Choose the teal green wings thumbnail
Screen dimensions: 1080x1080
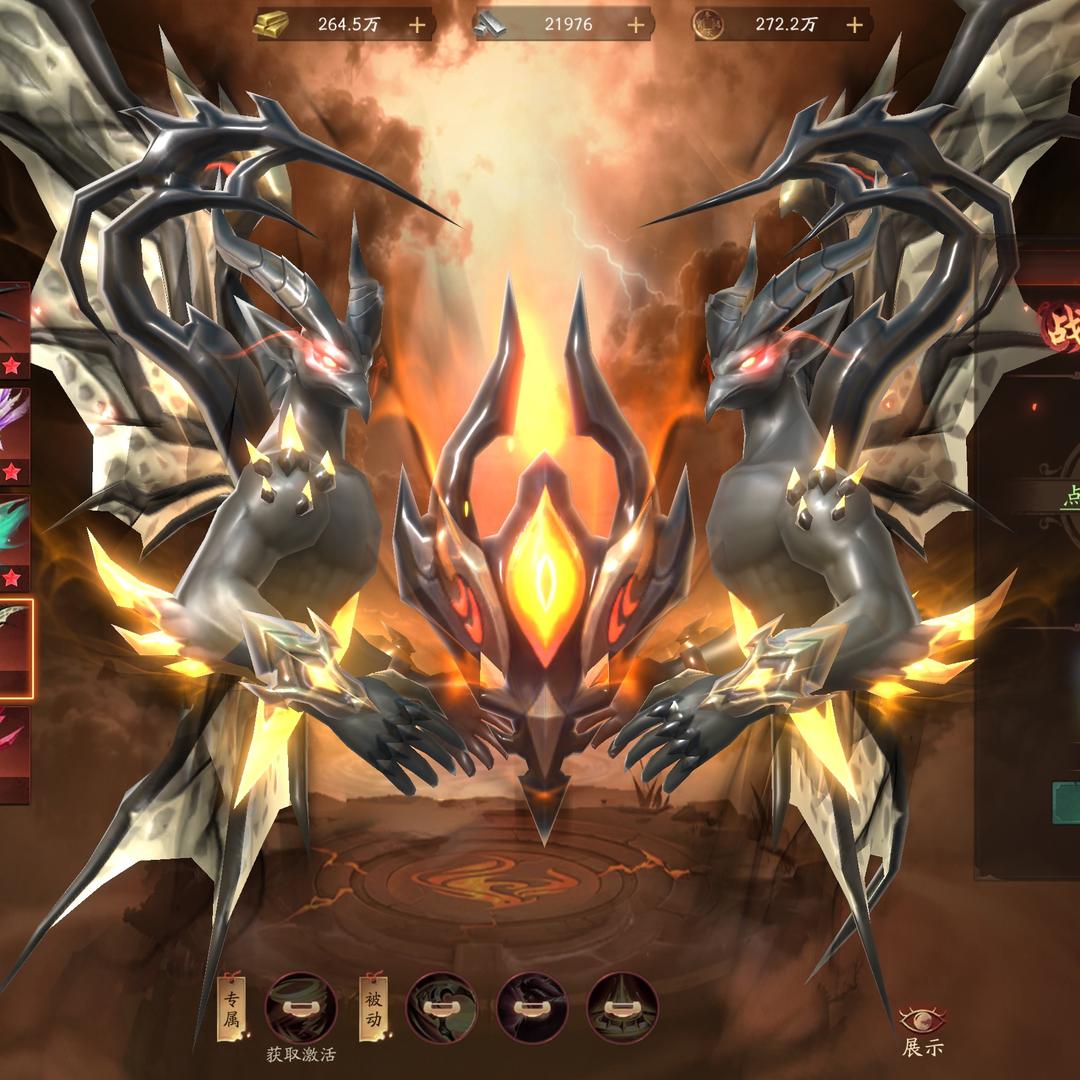pos(14,540)
